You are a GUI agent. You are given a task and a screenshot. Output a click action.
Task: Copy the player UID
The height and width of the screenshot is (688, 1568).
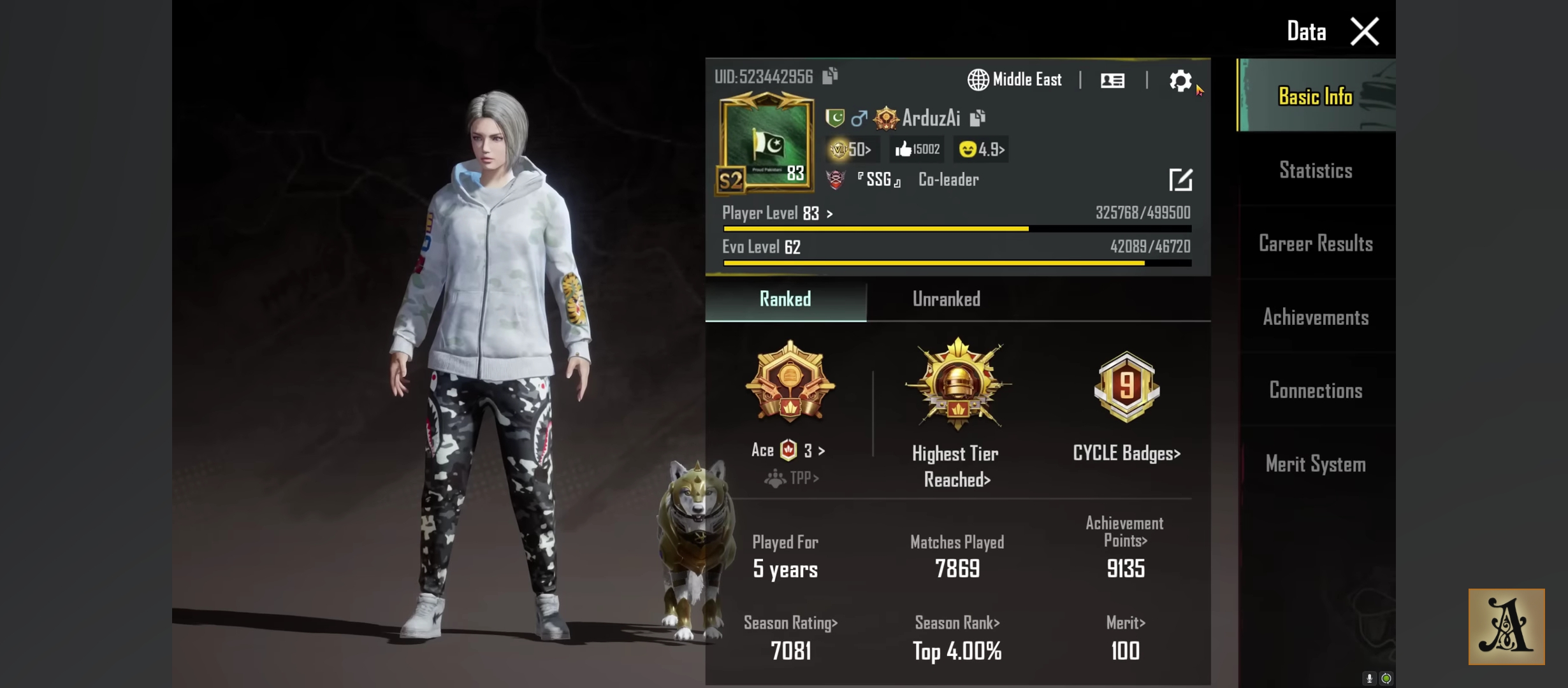(830, 76)
